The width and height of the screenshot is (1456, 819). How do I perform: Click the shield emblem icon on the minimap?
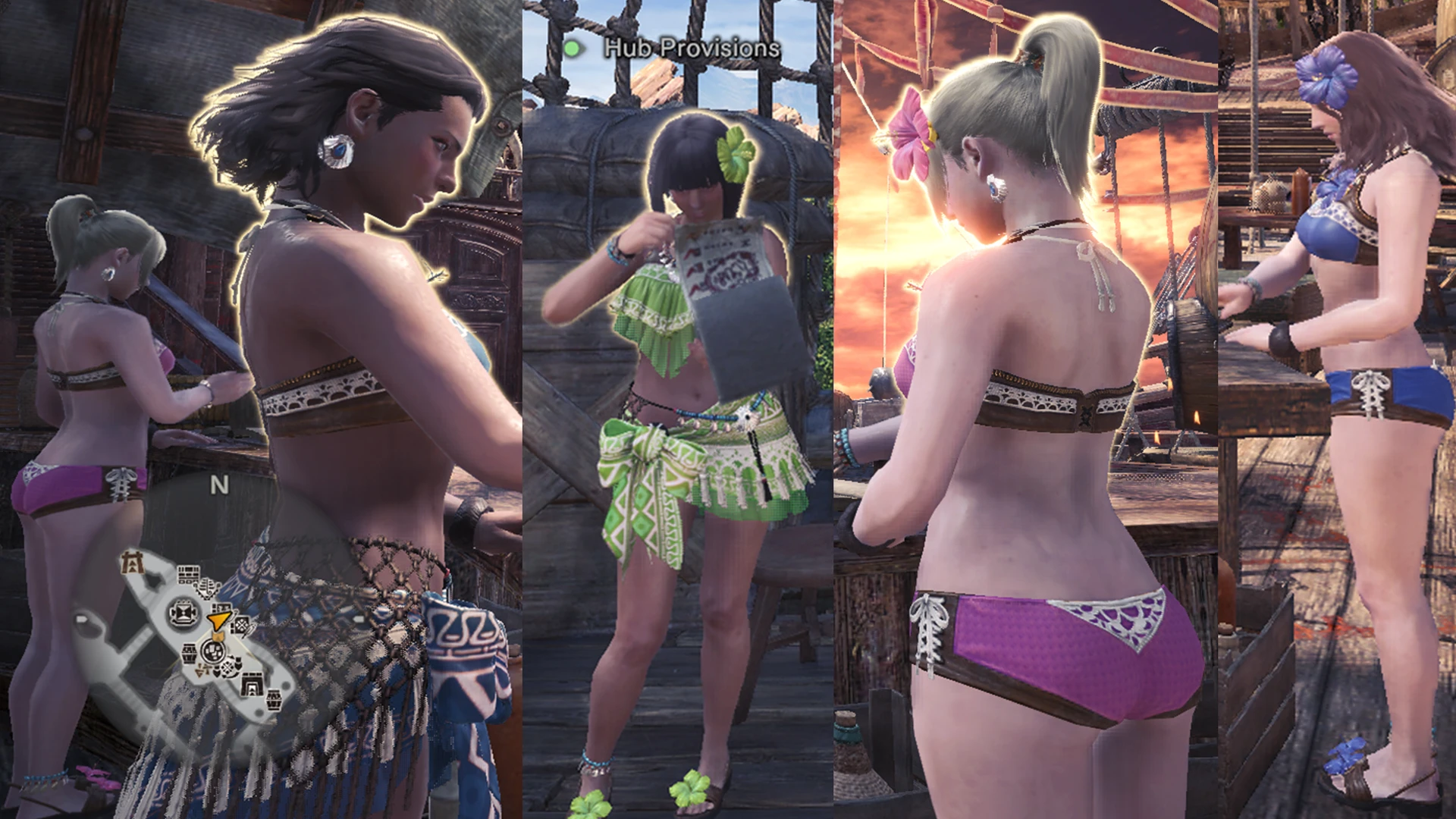point(218,669)
